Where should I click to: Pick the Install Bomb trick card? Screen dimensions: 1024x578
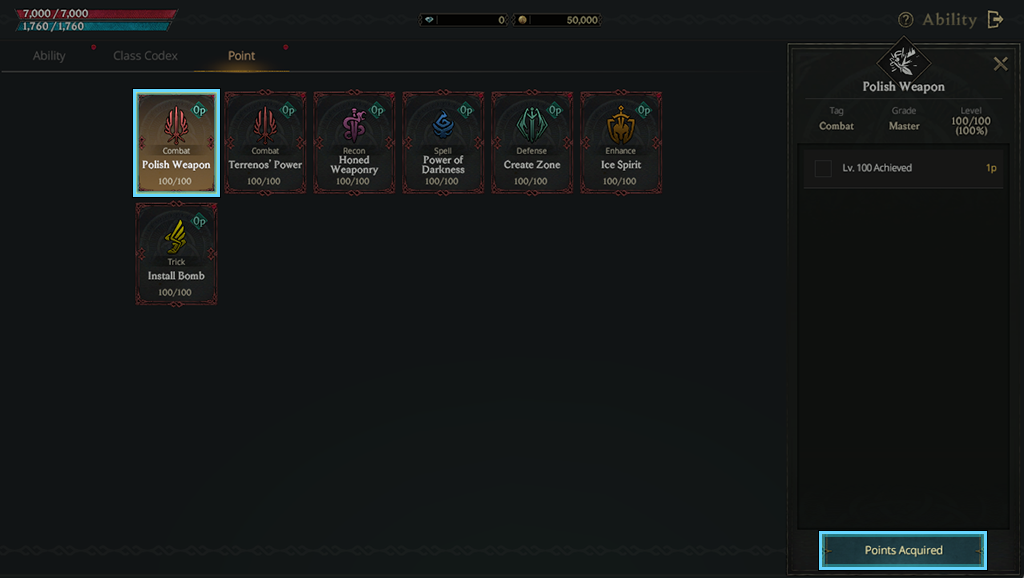177,253
